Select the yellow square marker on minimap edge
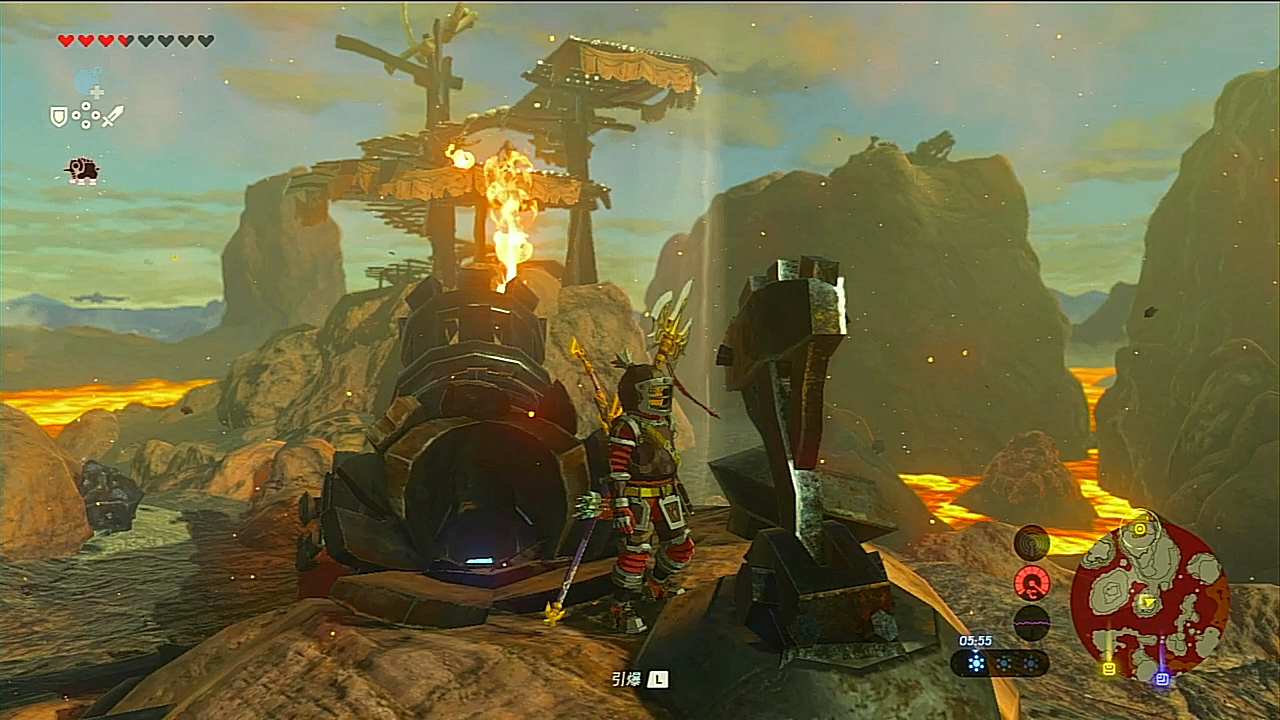The width and height of the screenshot is (1280, 720). point(1108,668)
